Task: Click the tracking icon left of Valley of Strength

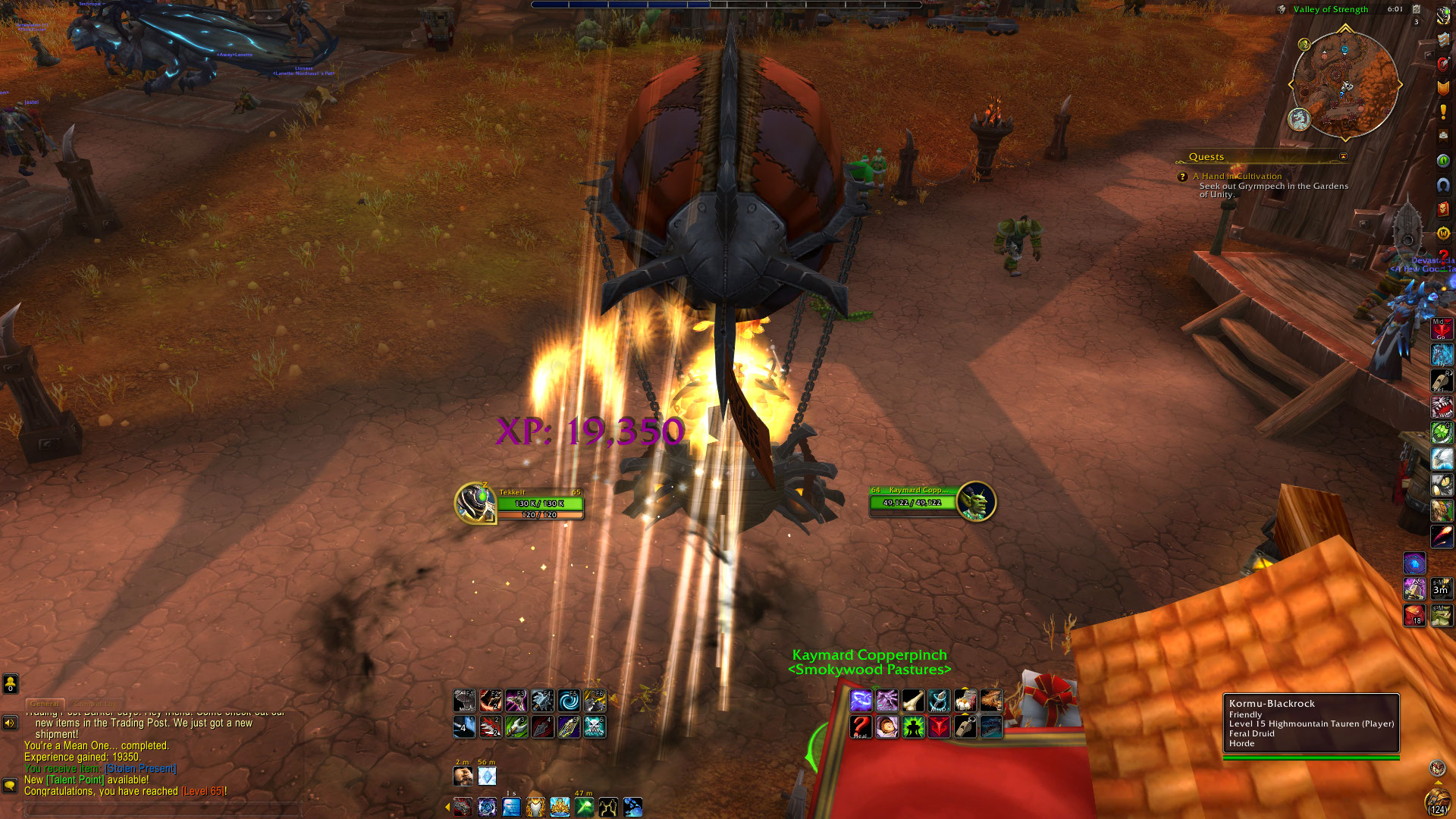Action: click(1281, 9)
